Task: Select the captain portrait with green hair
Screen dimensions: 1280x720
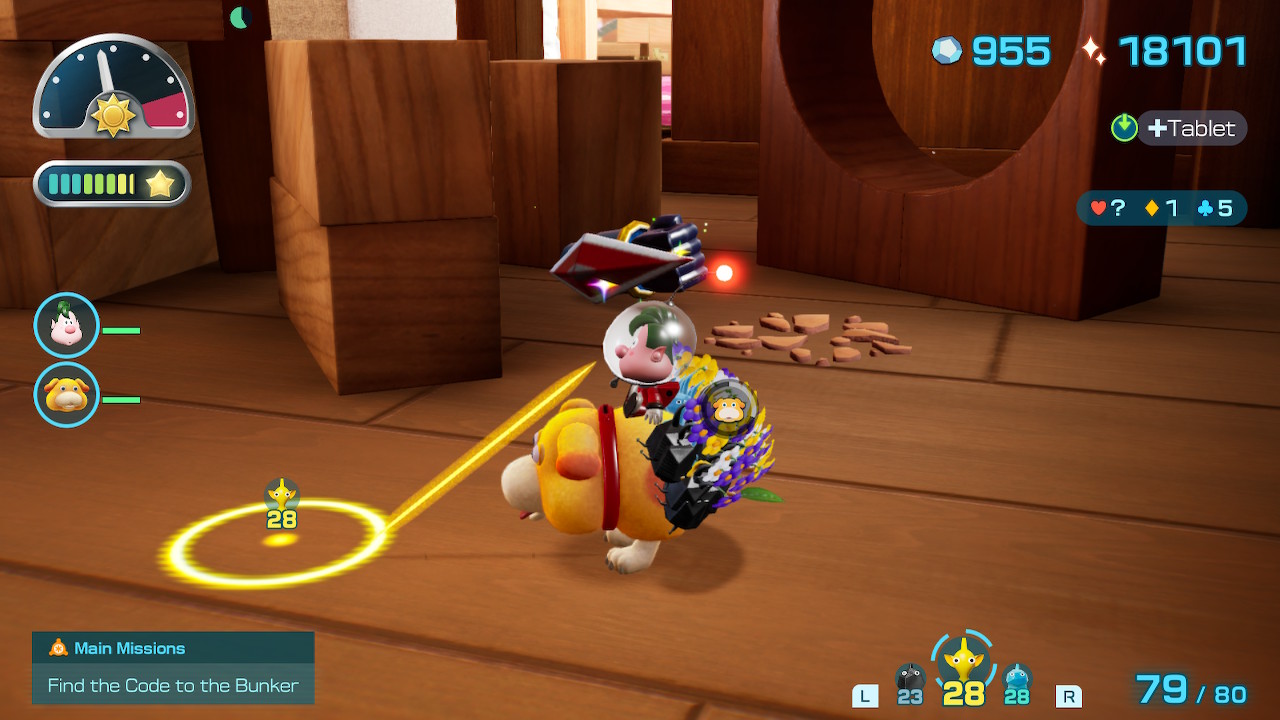Action: click(67, 326)
